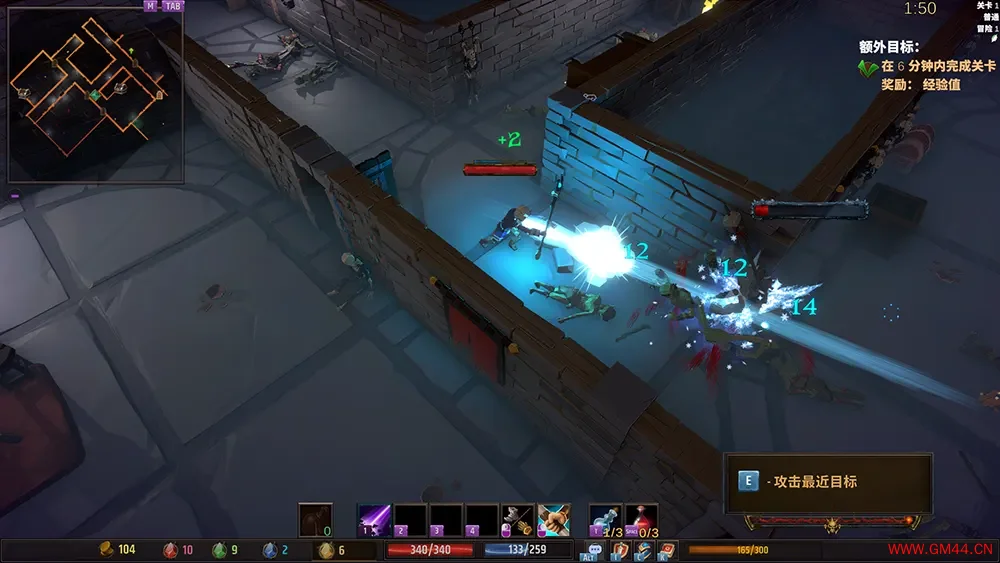Image resolution: width=1000 pixels, height=563 pixels.
Task: Click the dark pouch slot with green zero
Action: coord(315,520)
